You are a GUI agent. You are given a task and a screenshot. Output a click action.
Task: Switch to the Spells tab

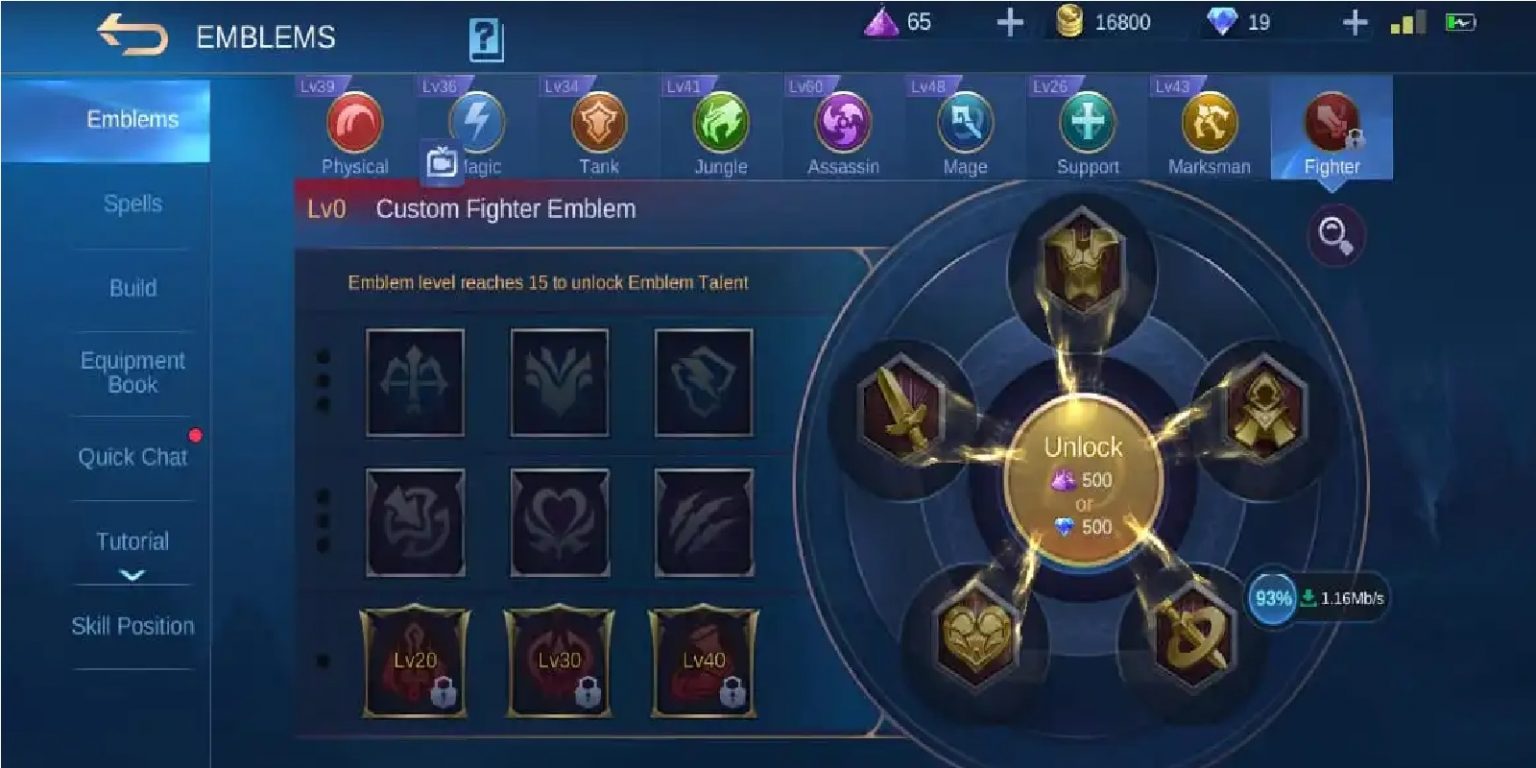click(x=133, y=204)
